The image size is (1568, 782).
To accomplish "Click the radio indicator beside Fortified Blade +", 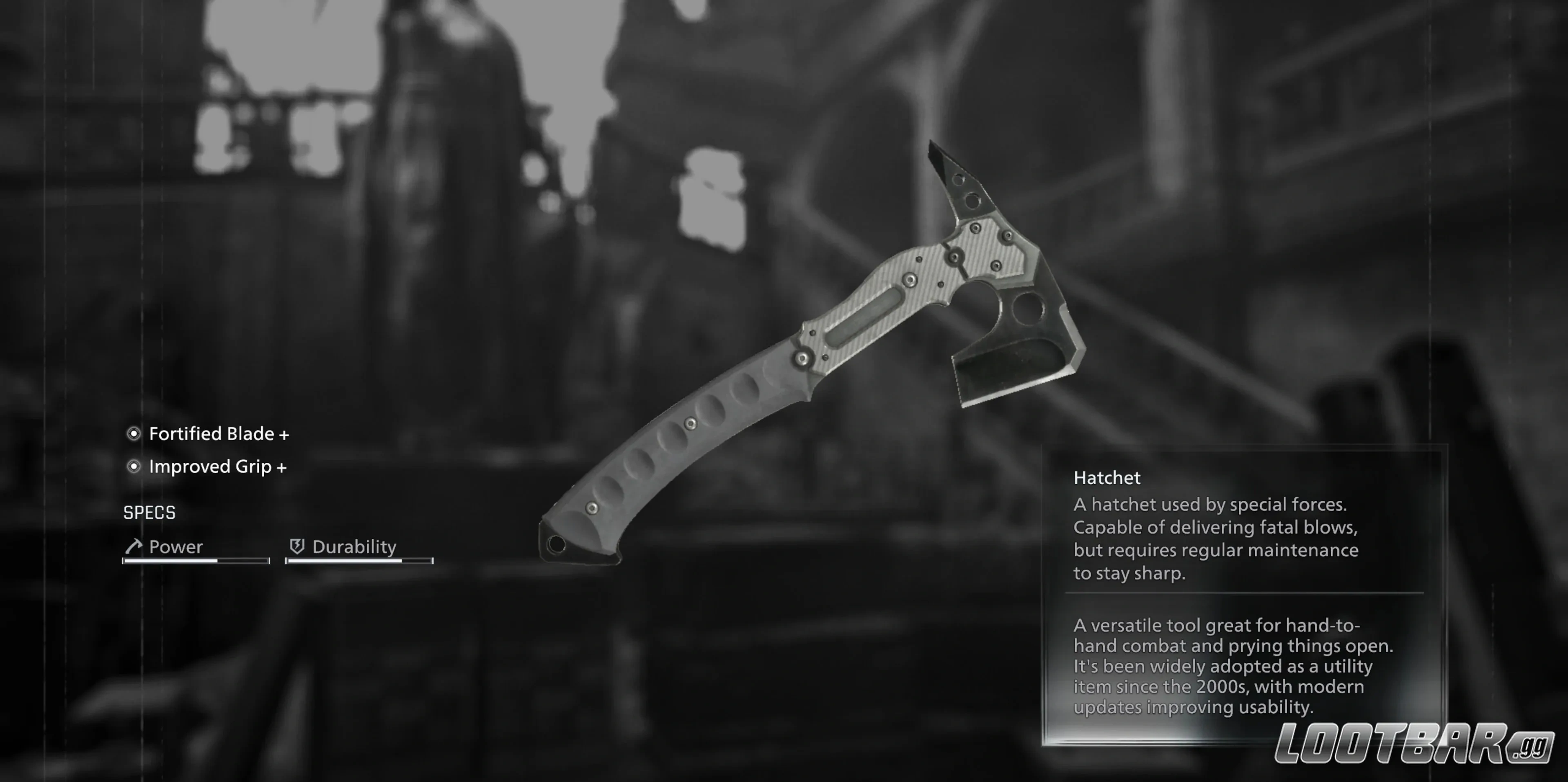I will click(x=134, y=433).
